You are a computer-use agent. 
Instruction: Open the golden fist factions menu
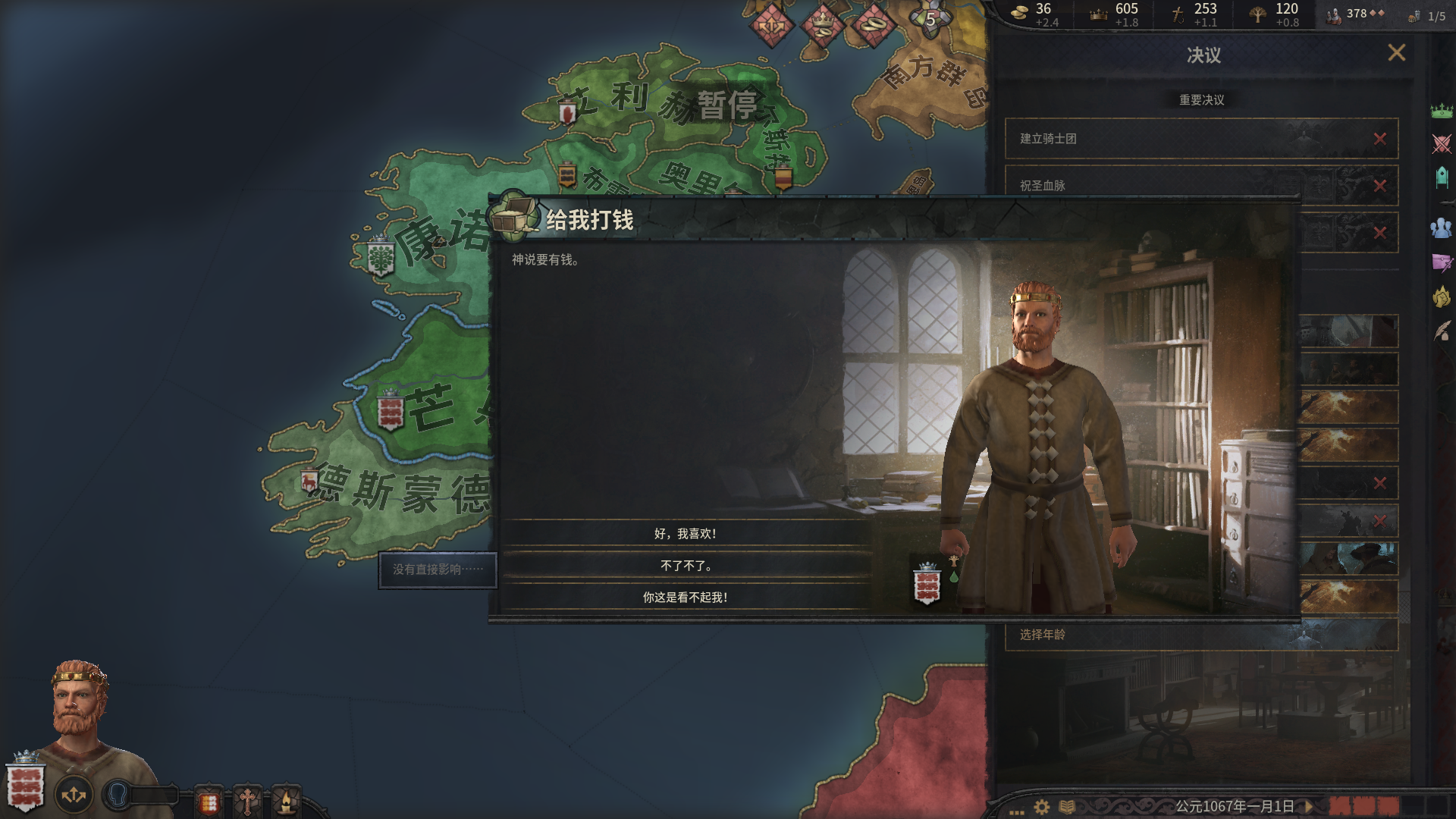tap(1441, 297)
